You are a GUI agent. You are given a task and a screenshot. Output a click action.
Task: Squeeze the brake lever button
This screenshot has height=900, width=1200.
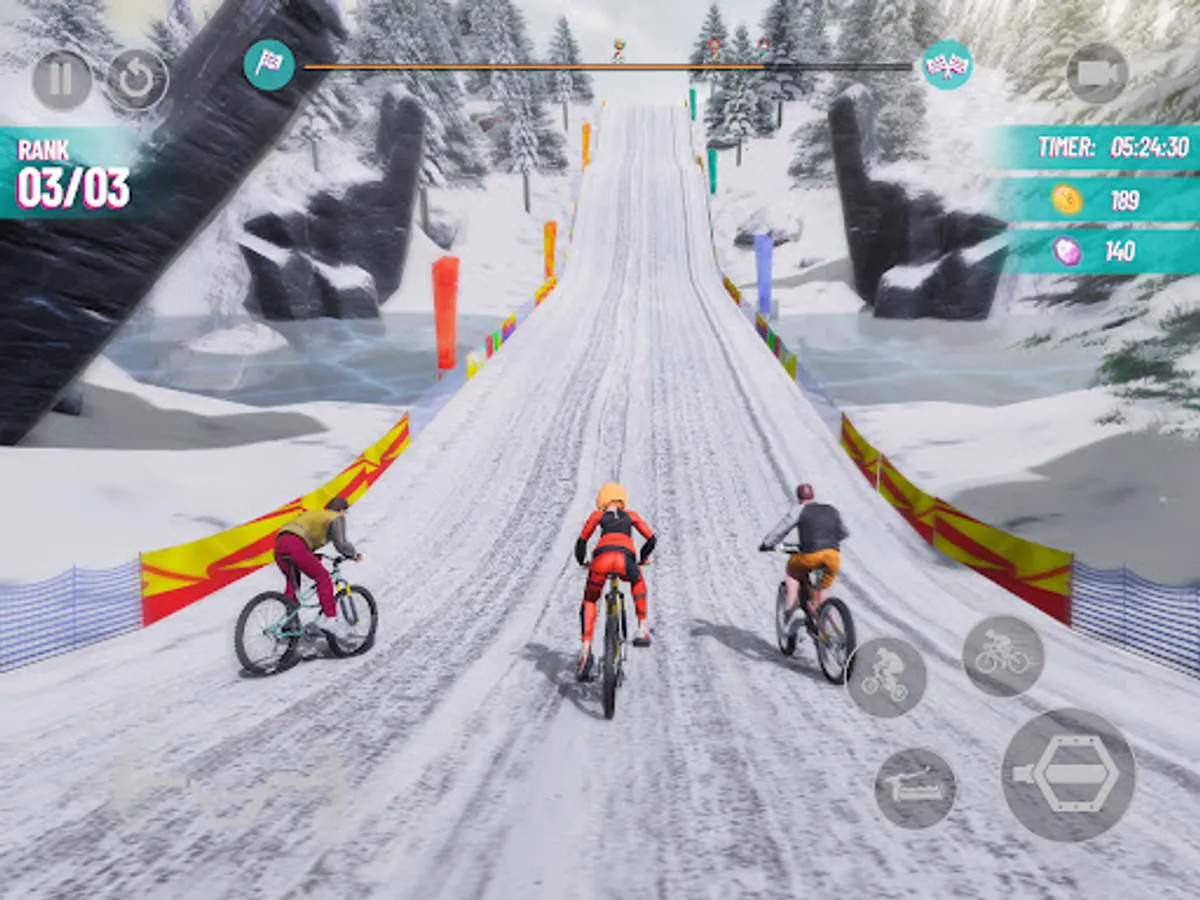(x=915, y=788)
